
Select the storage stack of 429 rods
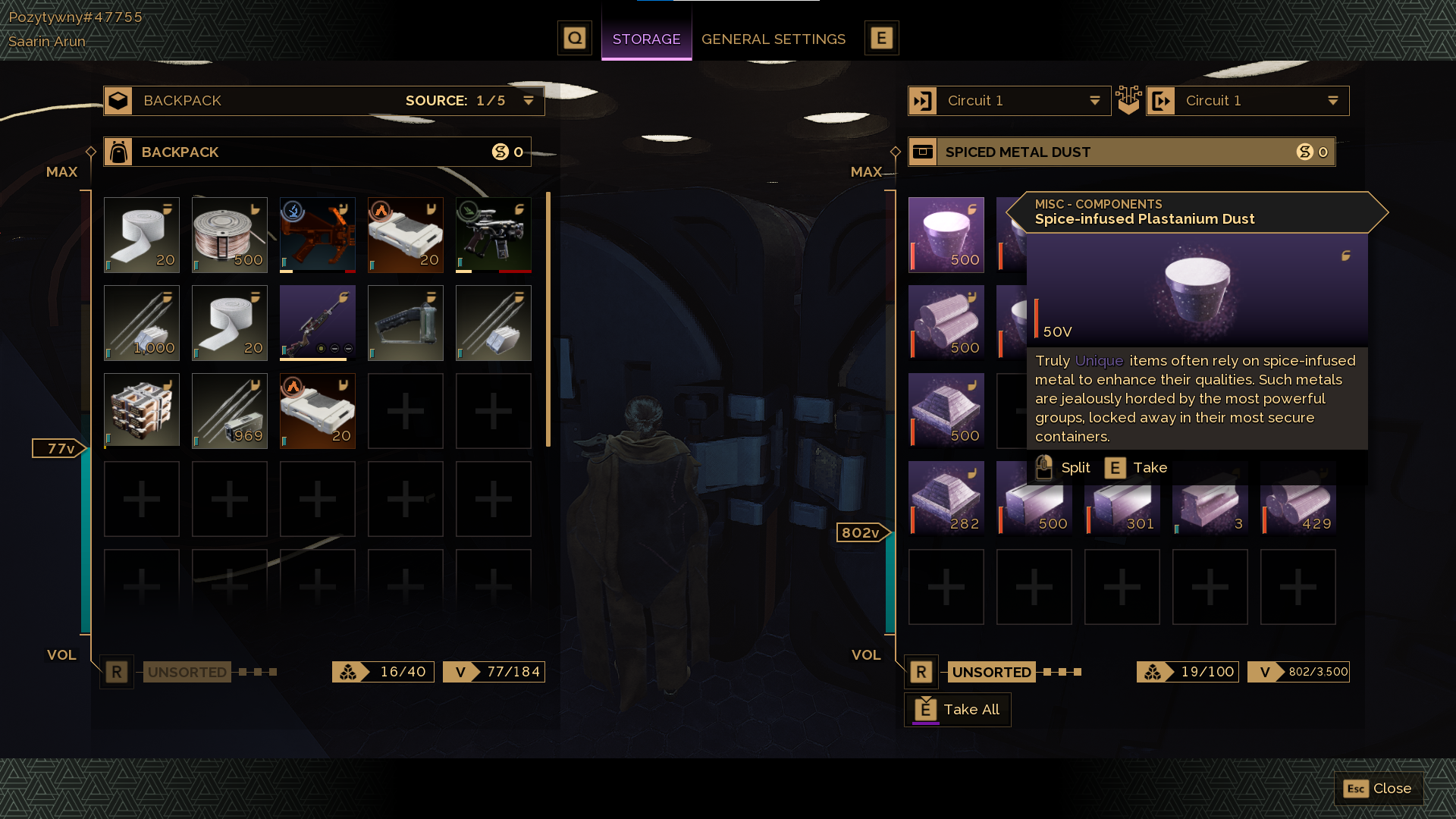coord(1298,499)
